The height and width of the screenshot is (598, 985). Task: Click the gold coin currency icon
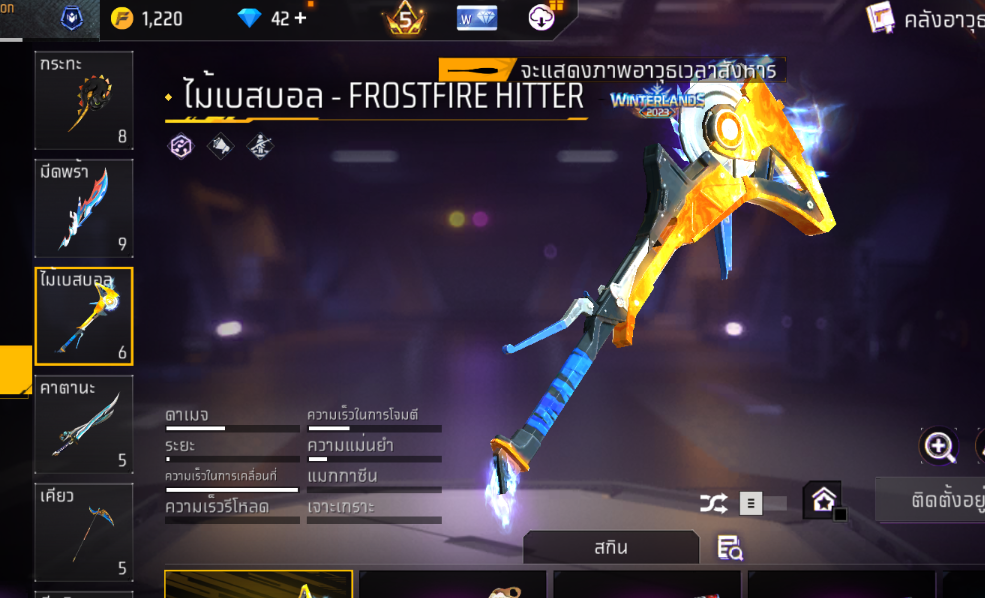coord(121,19)
